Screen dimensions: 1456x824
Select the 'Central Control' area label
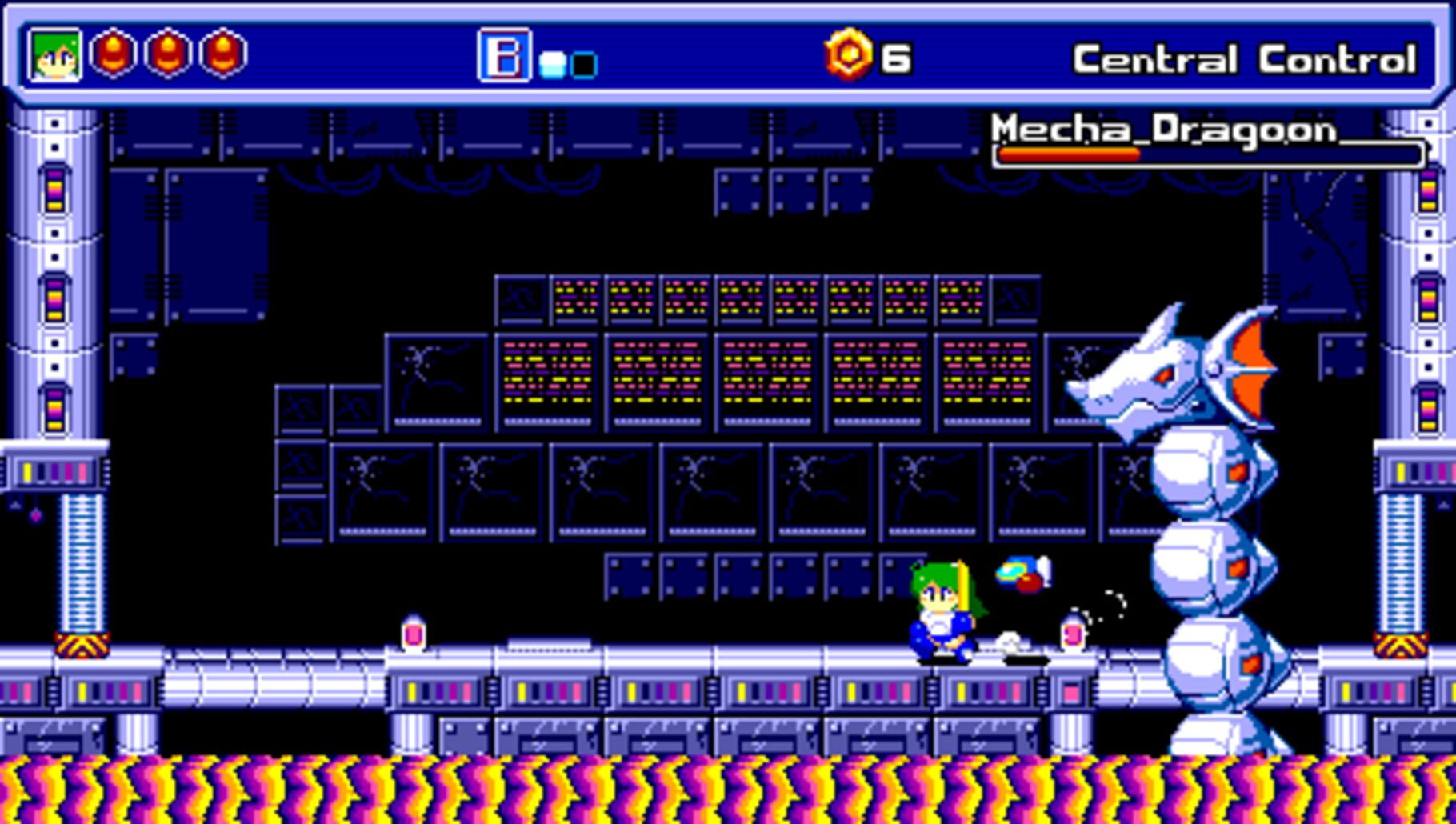pyautogui.click(x=1247, y=57)
